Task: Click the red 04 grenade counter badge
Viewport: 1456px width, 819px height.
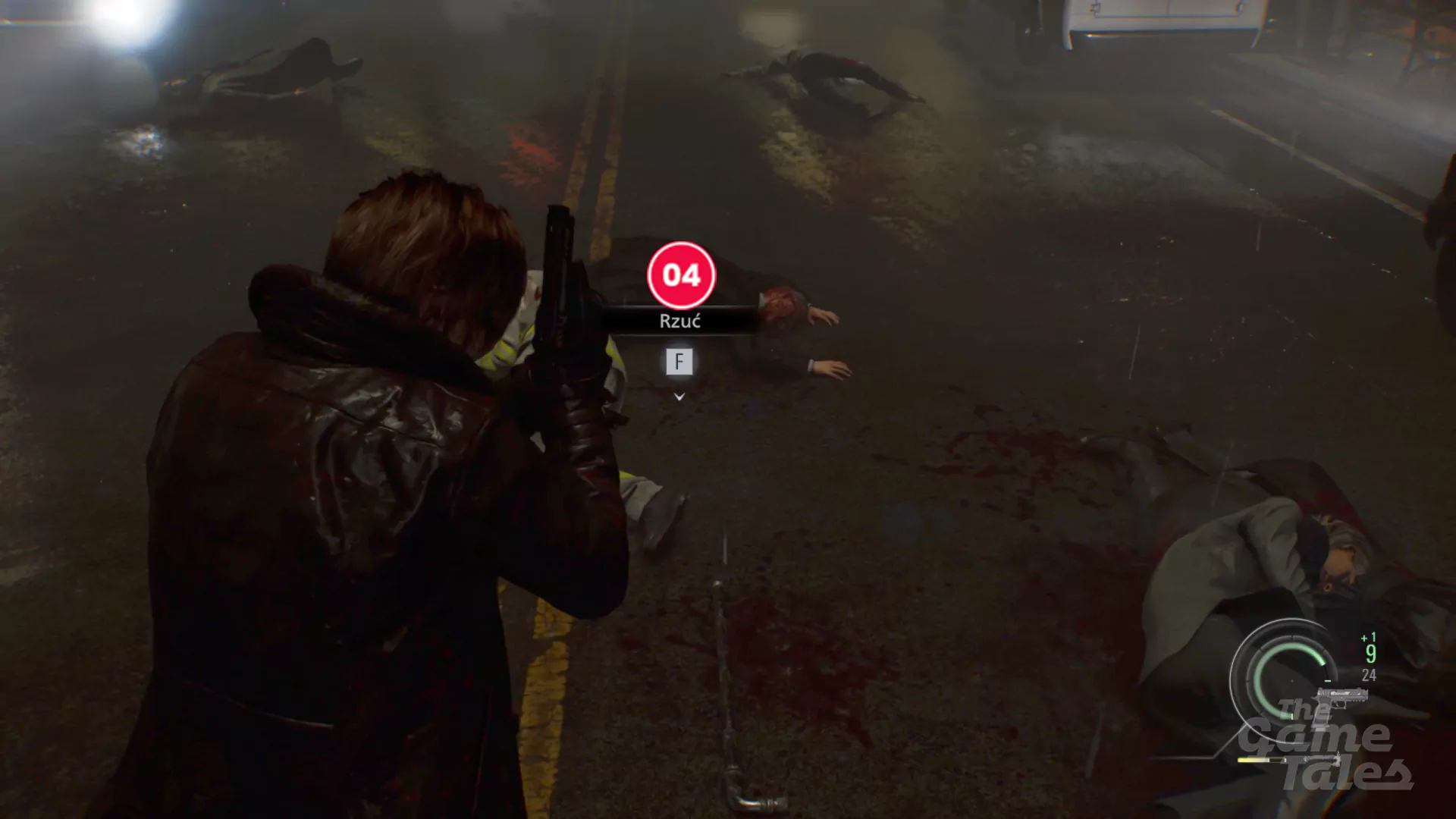Action: coord(682,276)
